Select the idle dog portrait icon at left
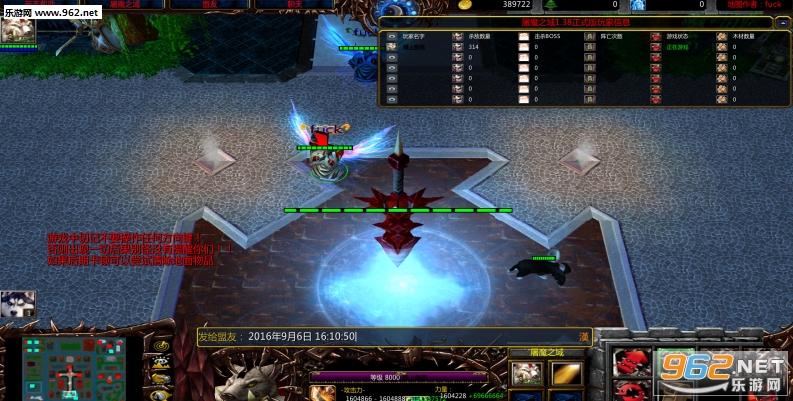Viewport: 793px width, 401px height. coord(18,304)
